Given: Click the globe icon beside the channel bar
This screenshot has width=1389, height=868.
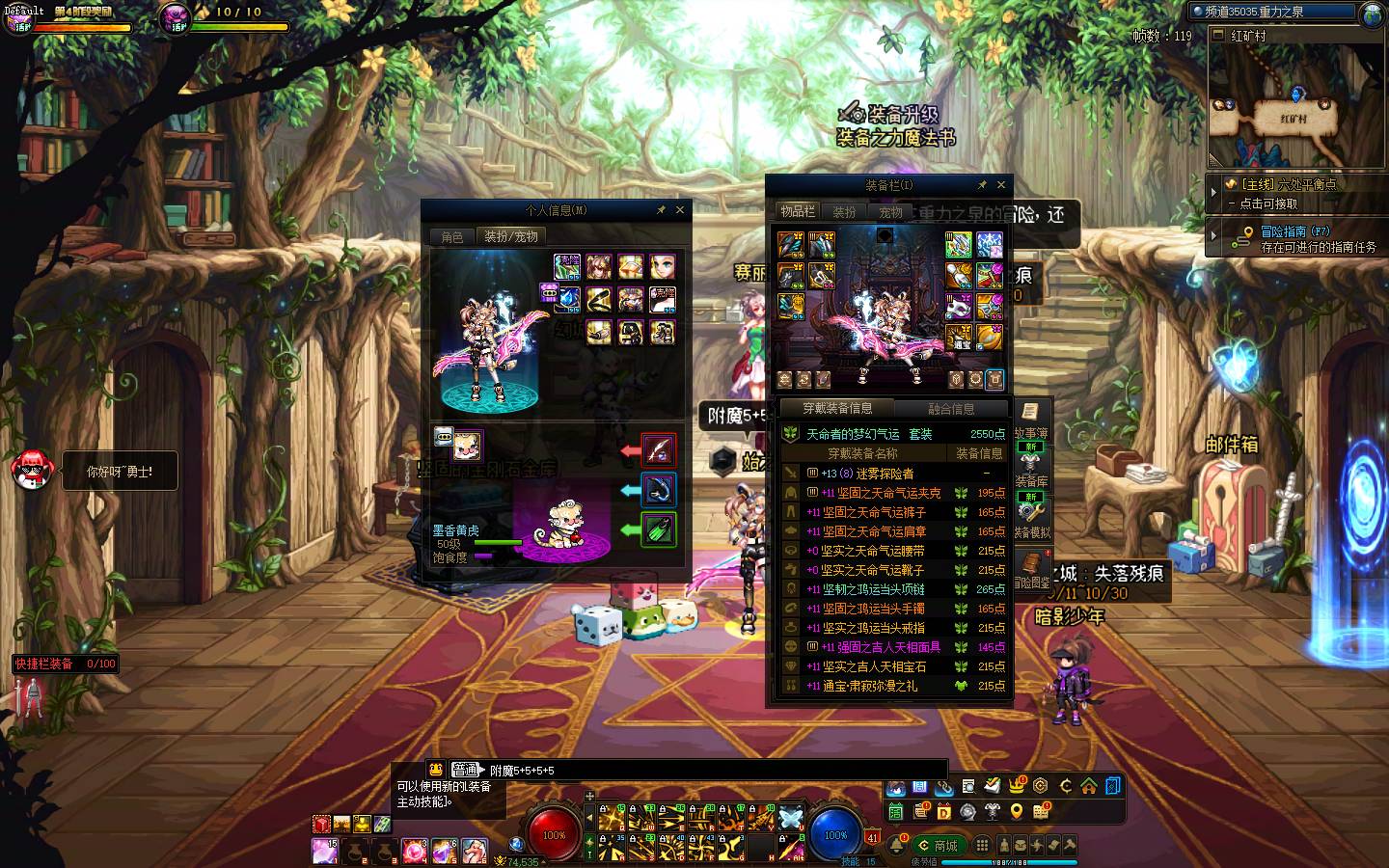Looking at the screenshot, I should 1372,14.
